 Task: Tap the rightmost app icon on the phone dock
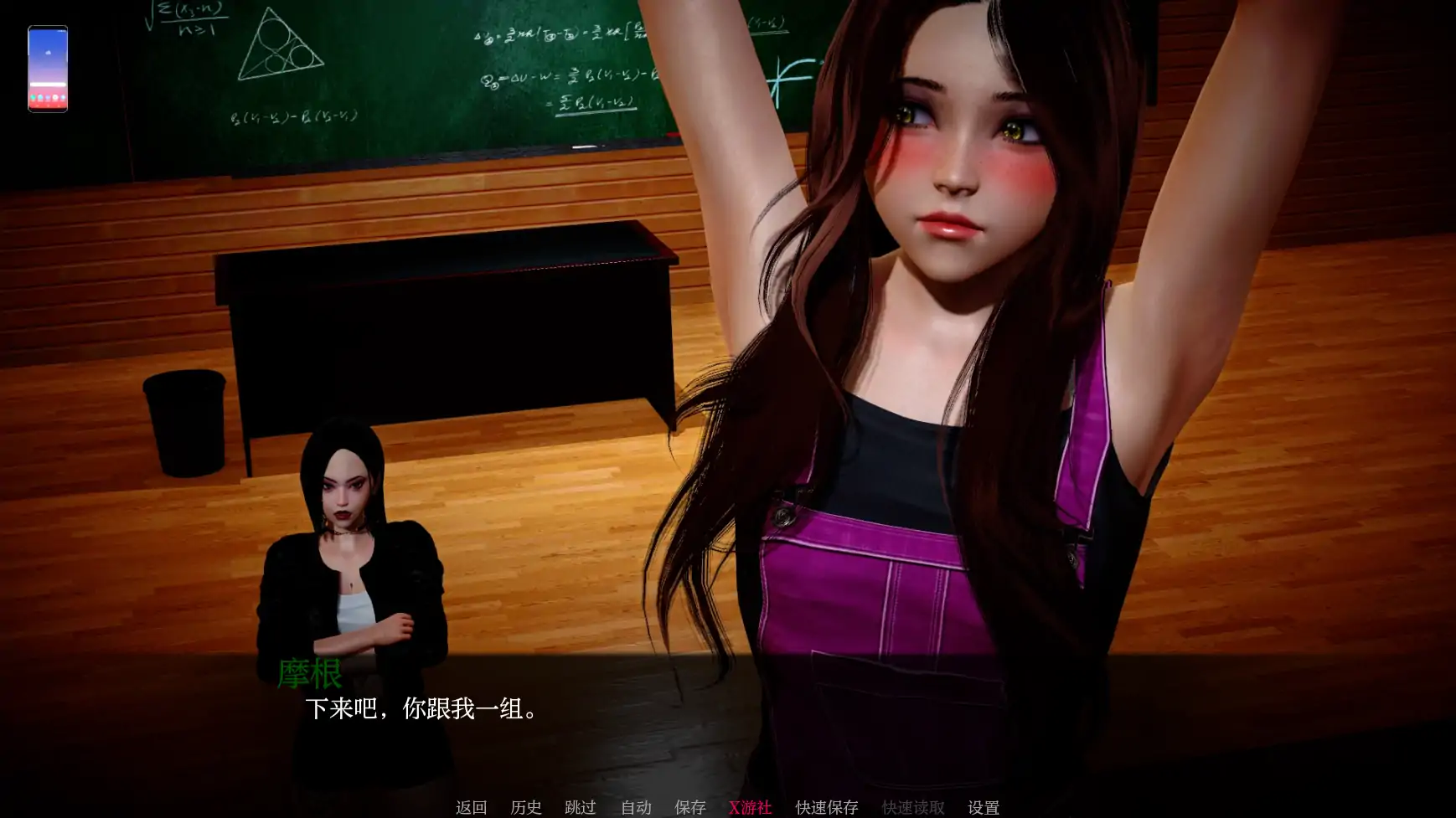[x=62, y=97]
